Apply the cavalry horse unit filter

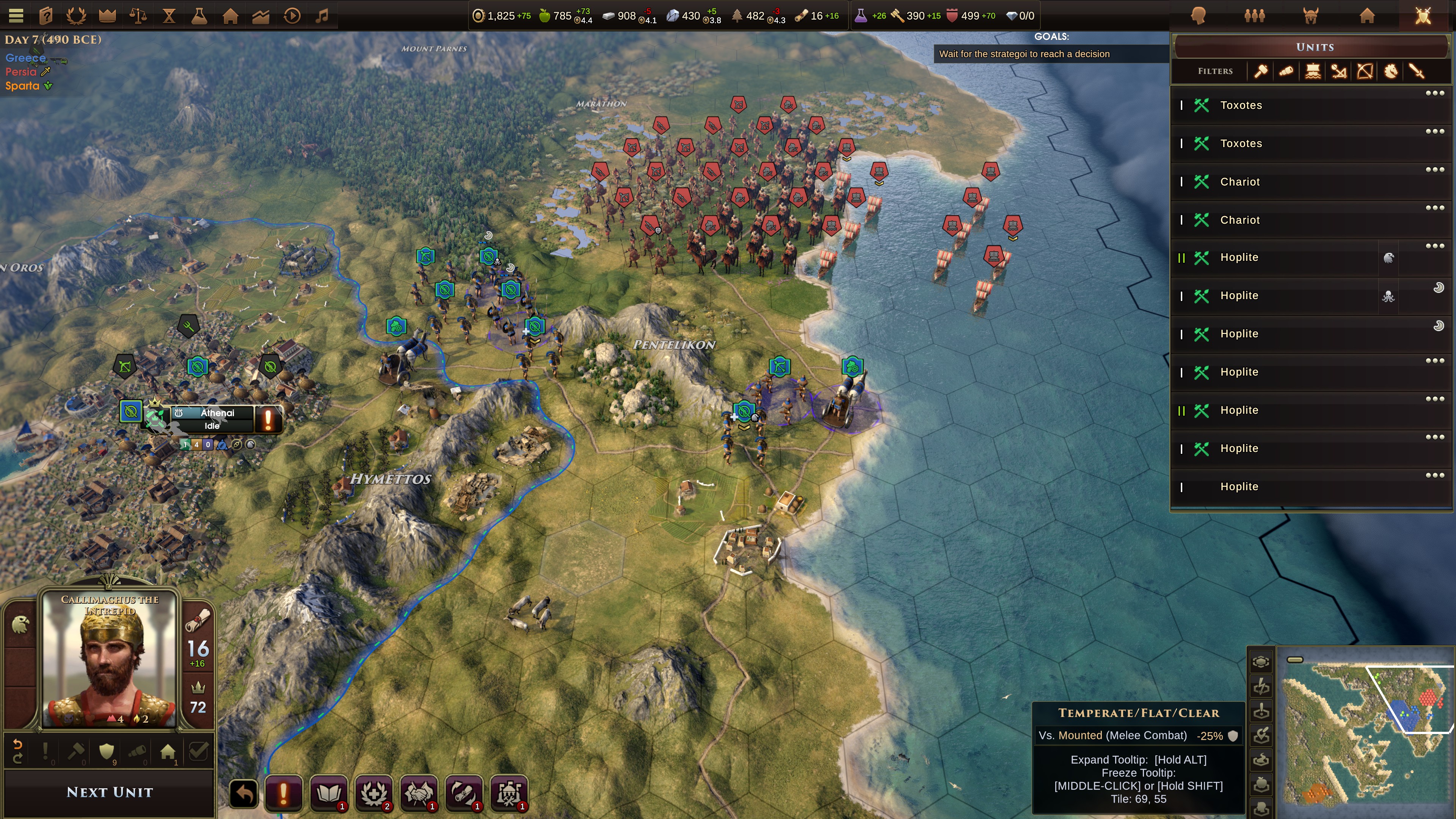coord(1390,71)
